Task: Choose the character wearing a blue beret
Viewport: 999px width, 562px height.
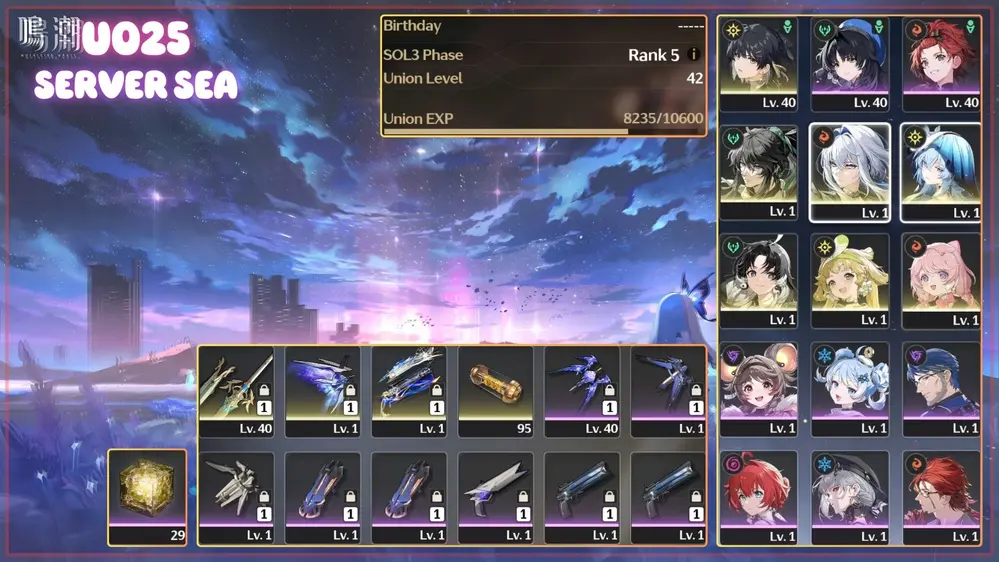Action: point(849,60)
